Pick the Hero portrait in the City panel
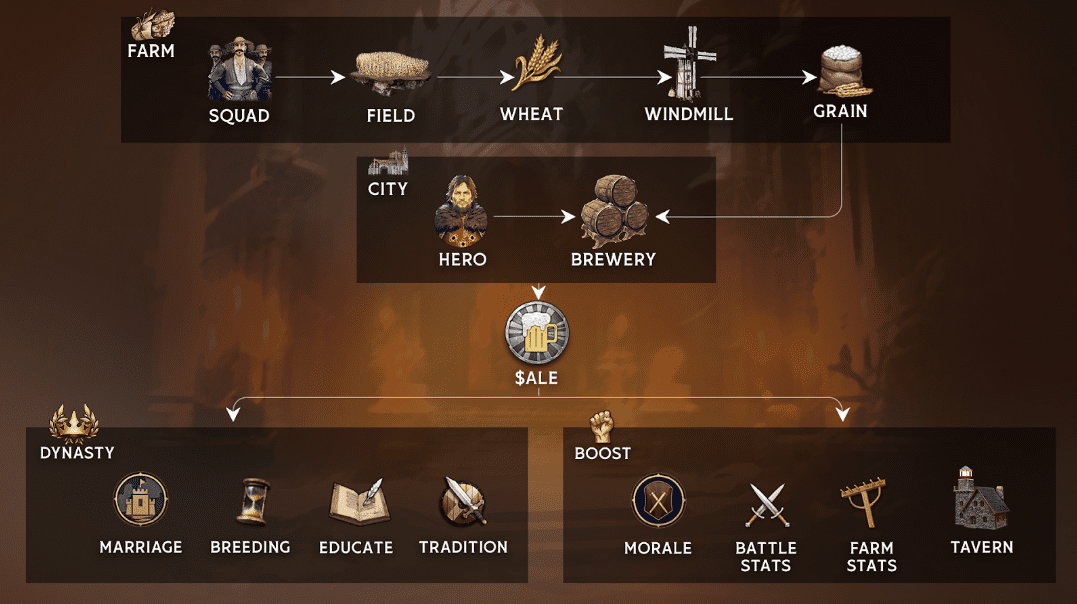Image resolution: width=1077 pixels, height=604 pixels. coord(461,211)
